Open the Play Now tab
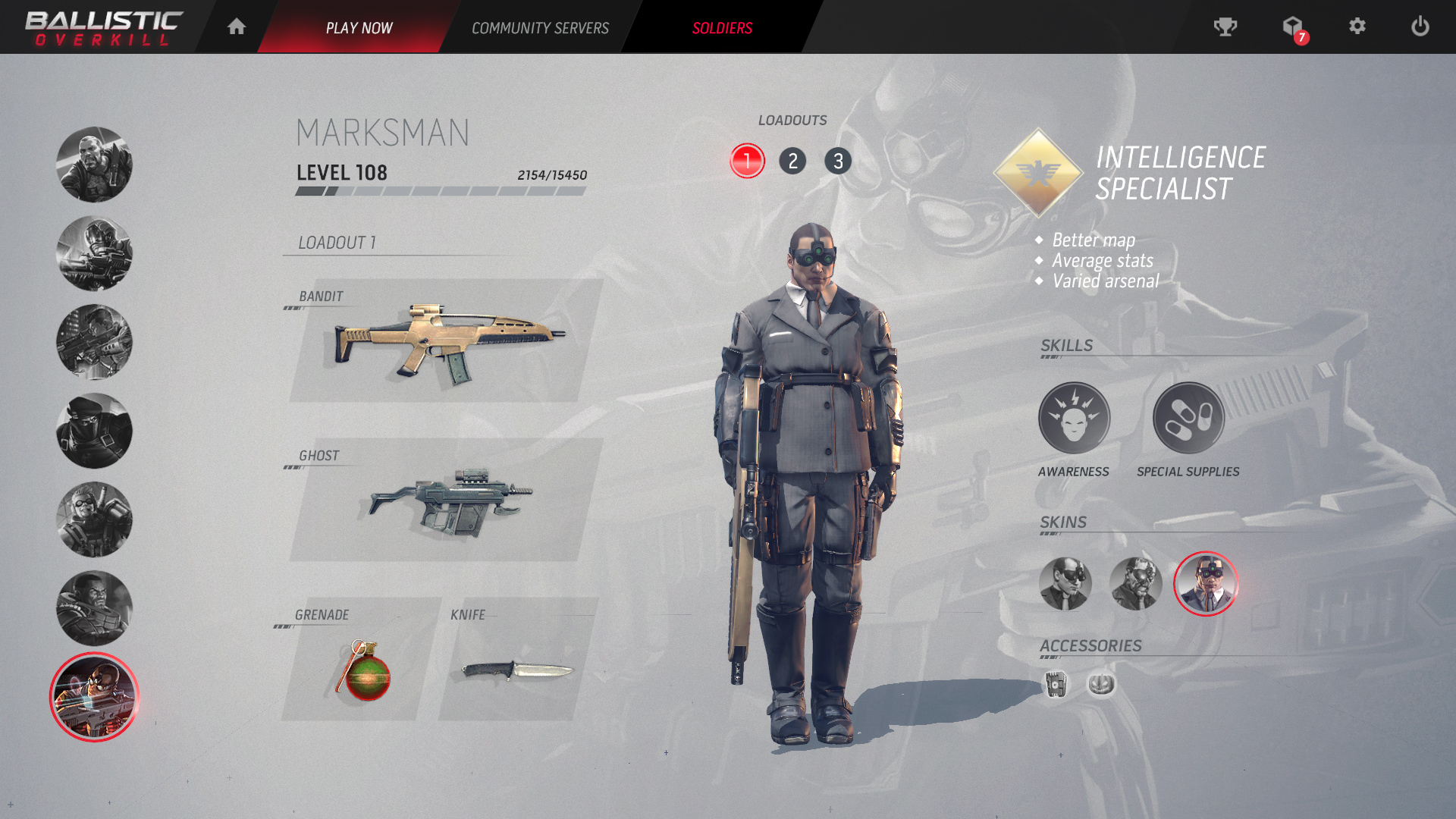Image resolution: width=1456 pixels, height=819 pixels. click(x=359, y=28)
